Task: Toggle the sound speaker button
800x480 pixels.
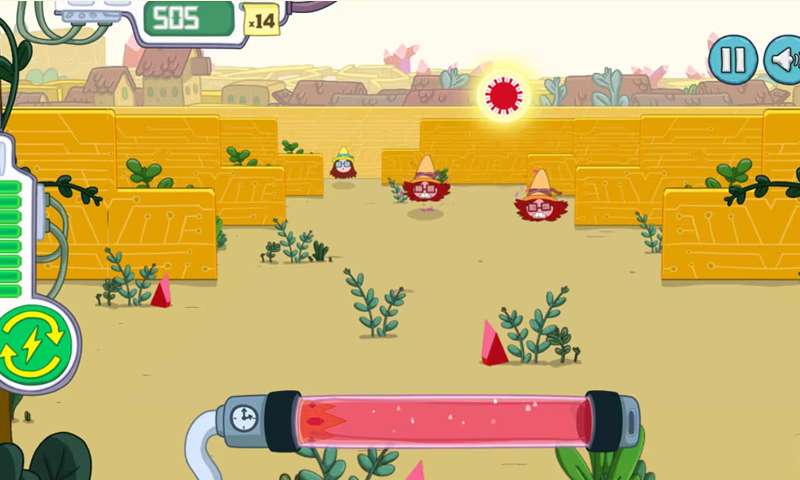Action: coord(784,60)
